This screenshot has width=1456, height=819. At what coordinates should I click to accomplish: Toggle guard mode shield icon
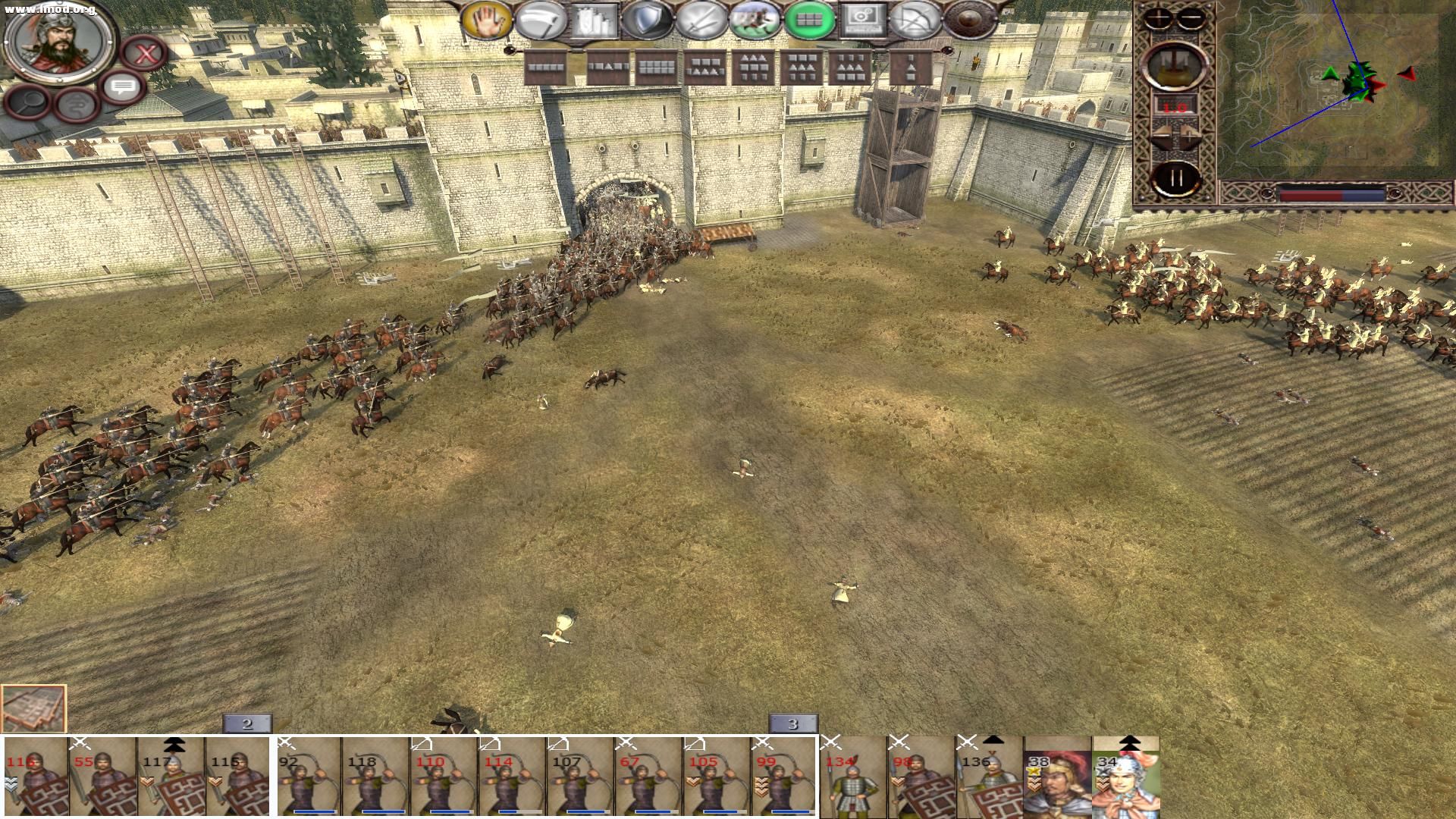647,20
